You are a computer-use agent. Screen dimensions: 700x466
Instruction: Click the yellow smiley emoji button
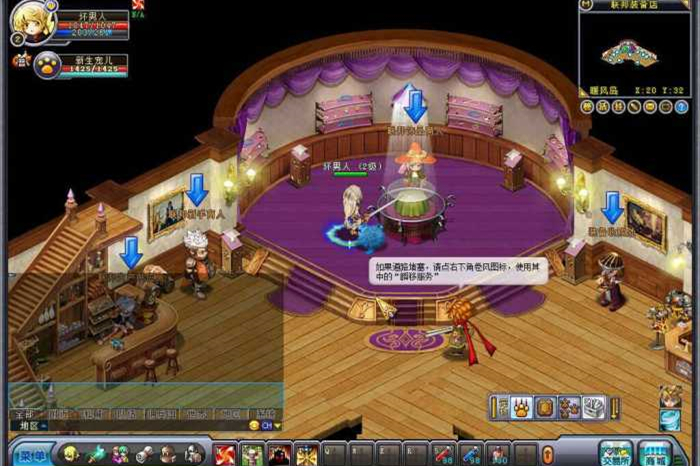click(x=254, y=426)
